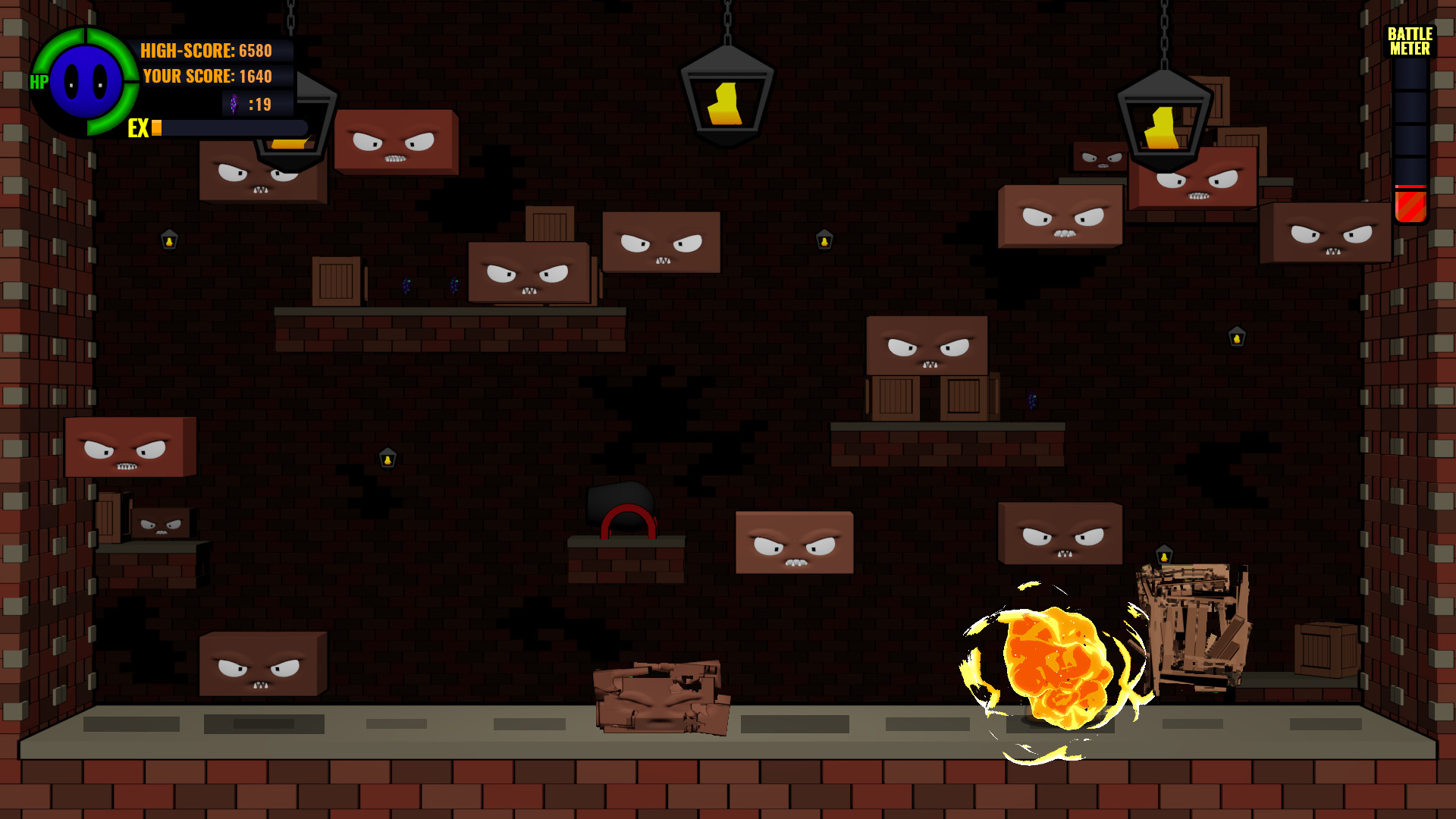Click the yellow EX progress bar
The height and width of the screenshot is (819, 1456).
155,129
